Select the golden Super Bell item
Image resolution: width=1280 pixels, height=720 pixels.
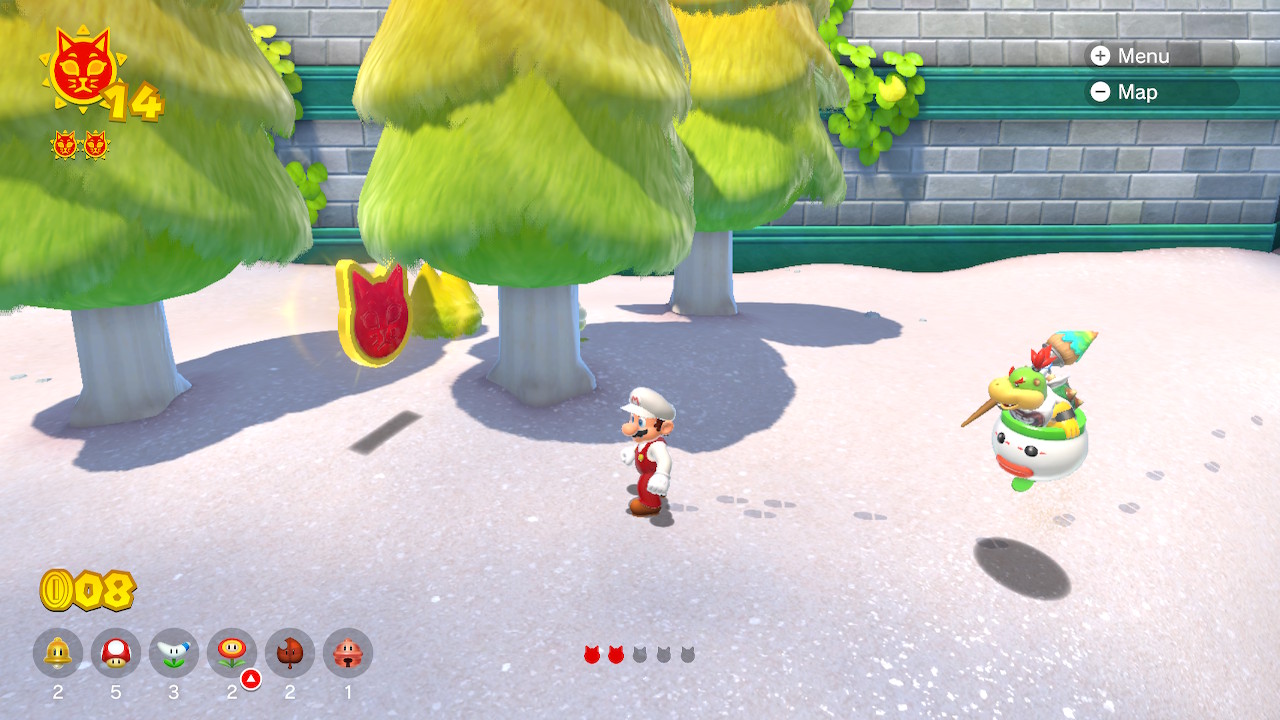click(58, 654)
